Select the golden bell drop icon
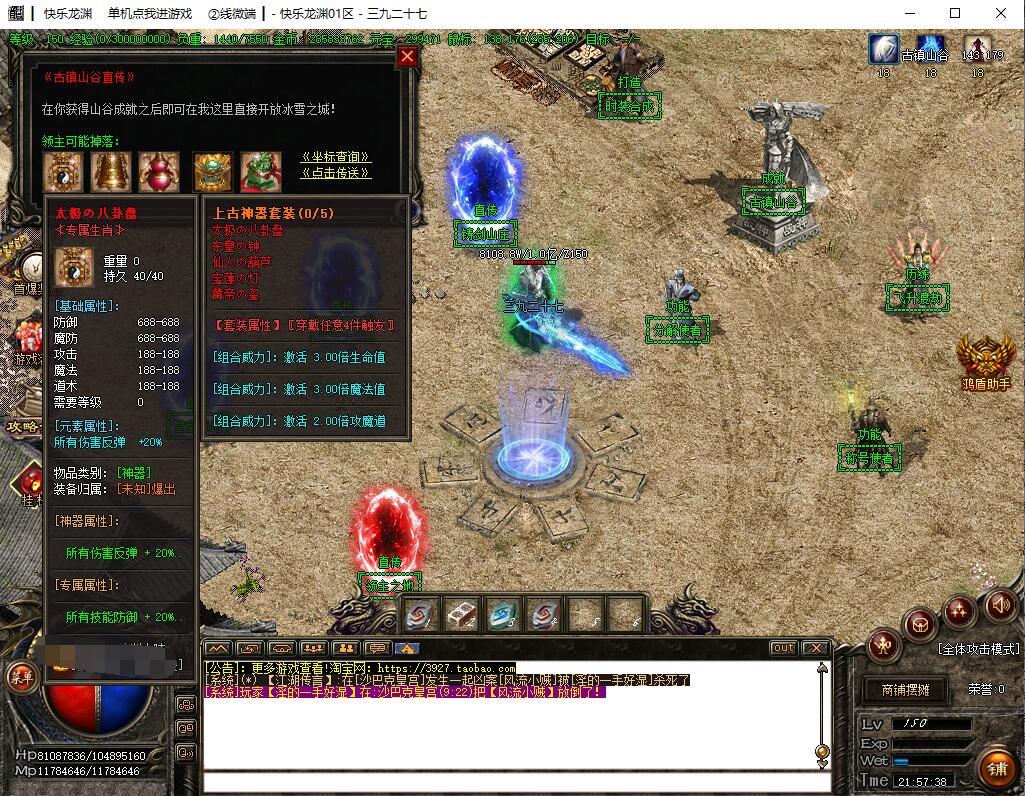 [111, 172]
